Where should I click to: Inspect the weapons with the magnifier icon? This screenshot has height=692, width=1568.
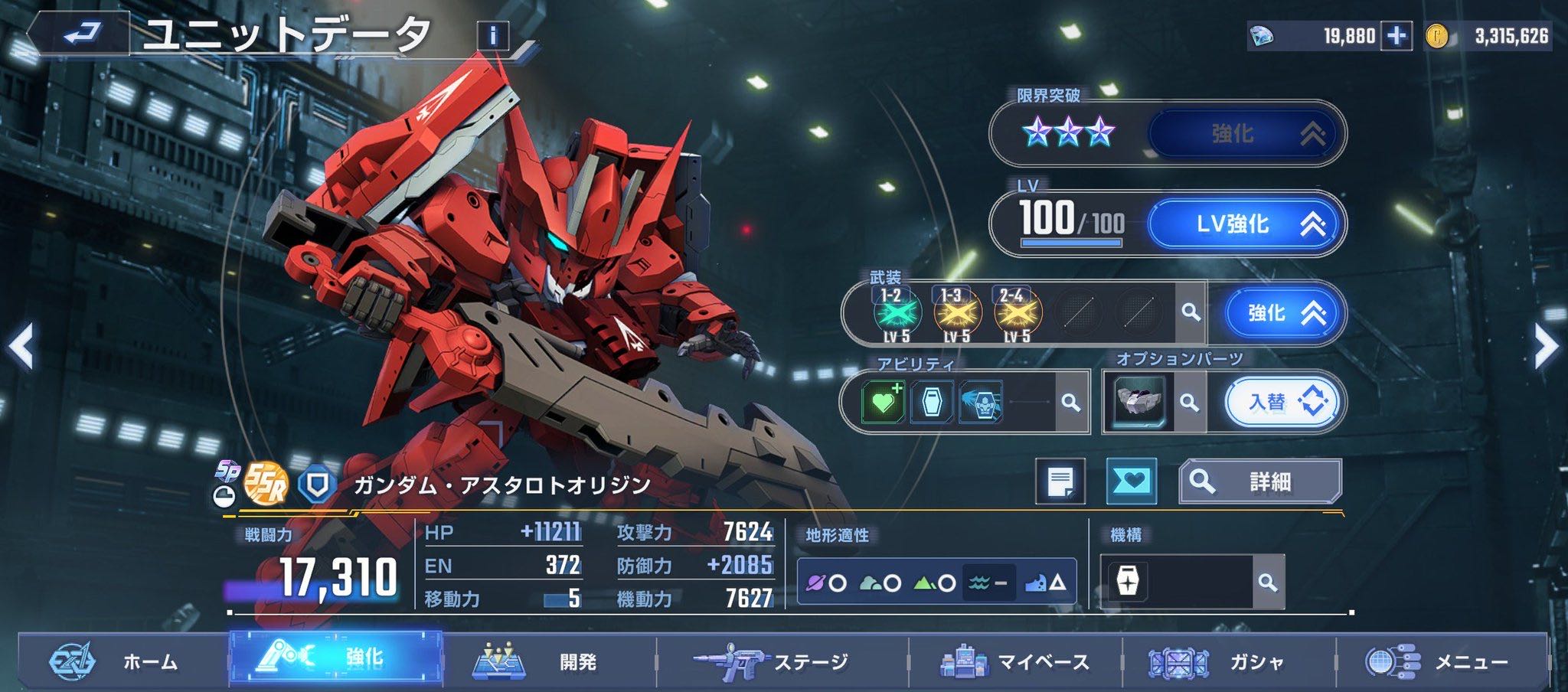point(1191,312)
